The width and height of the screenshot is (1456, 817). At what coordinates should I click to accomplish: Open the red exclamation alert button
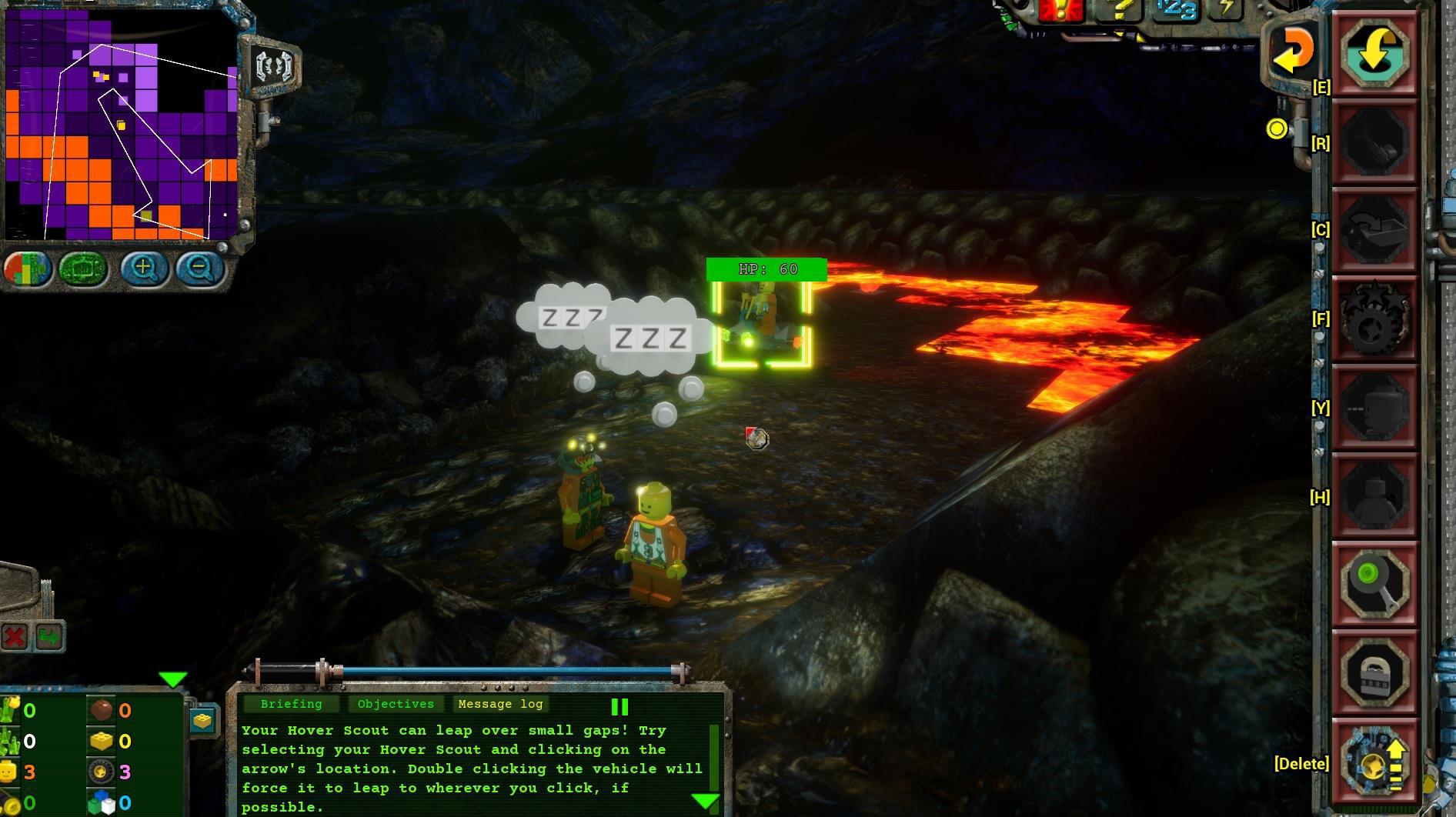1060,9
